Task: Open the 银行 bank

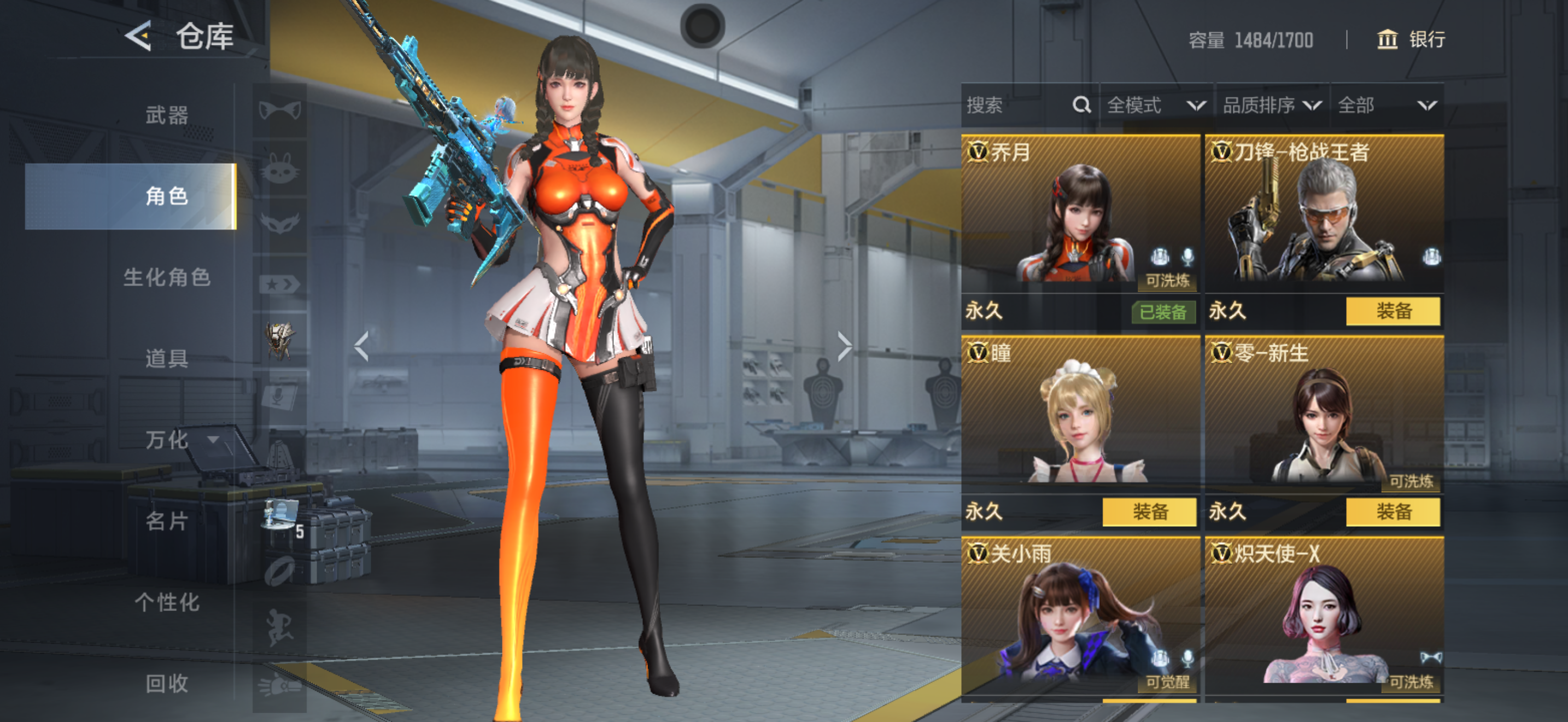Action: 1411,39
